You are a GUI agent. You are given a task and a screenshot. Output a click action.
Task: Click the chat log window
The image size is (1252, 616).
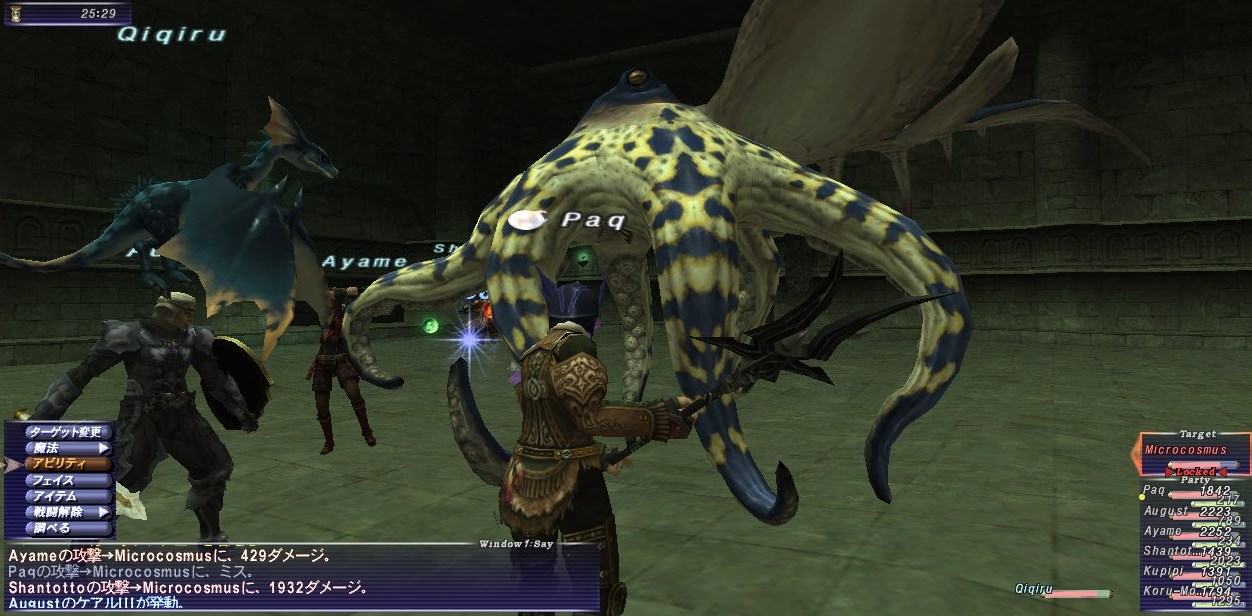tap(300, 580)
